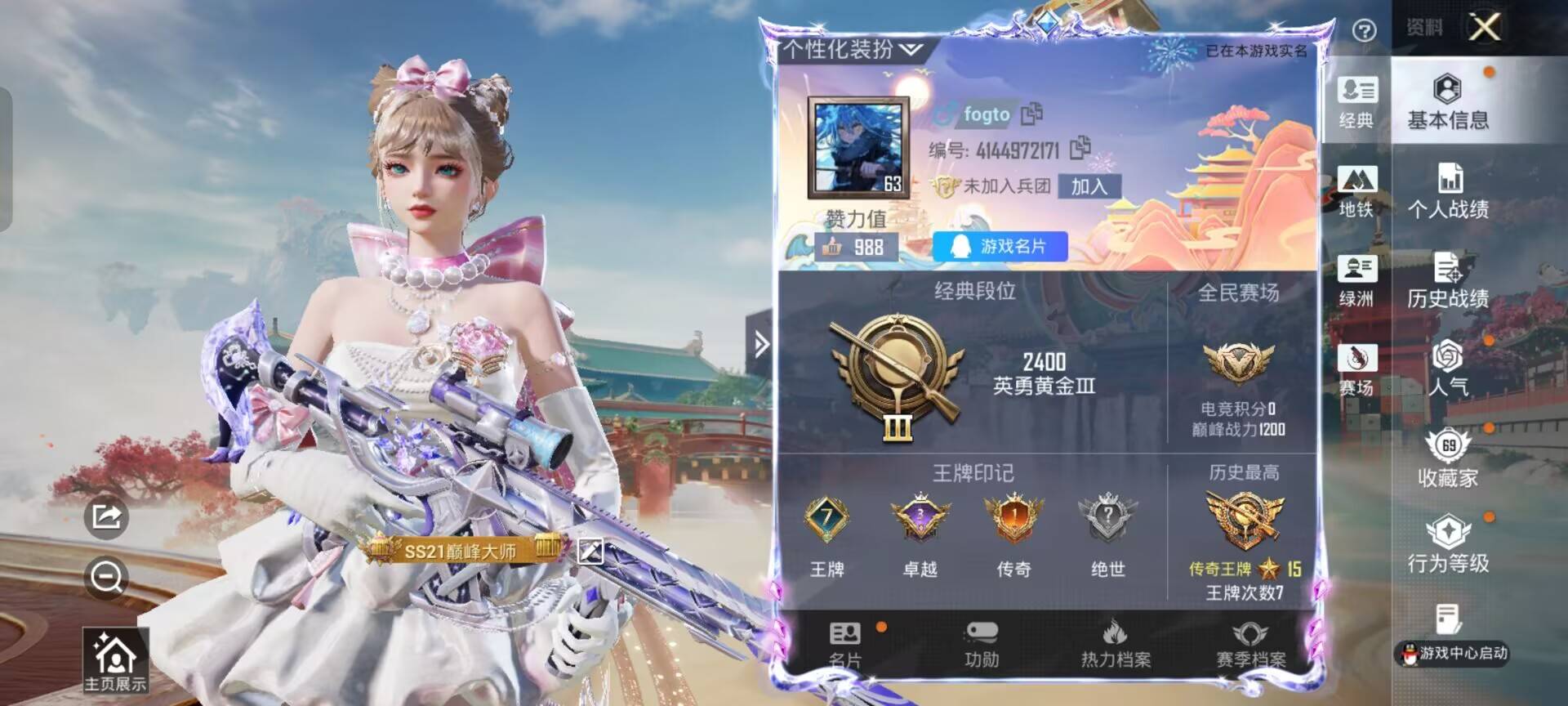Show the 收藏家 collector page
The height and width of the screenshot is (706, 1568).
[x=1447, y=459]
